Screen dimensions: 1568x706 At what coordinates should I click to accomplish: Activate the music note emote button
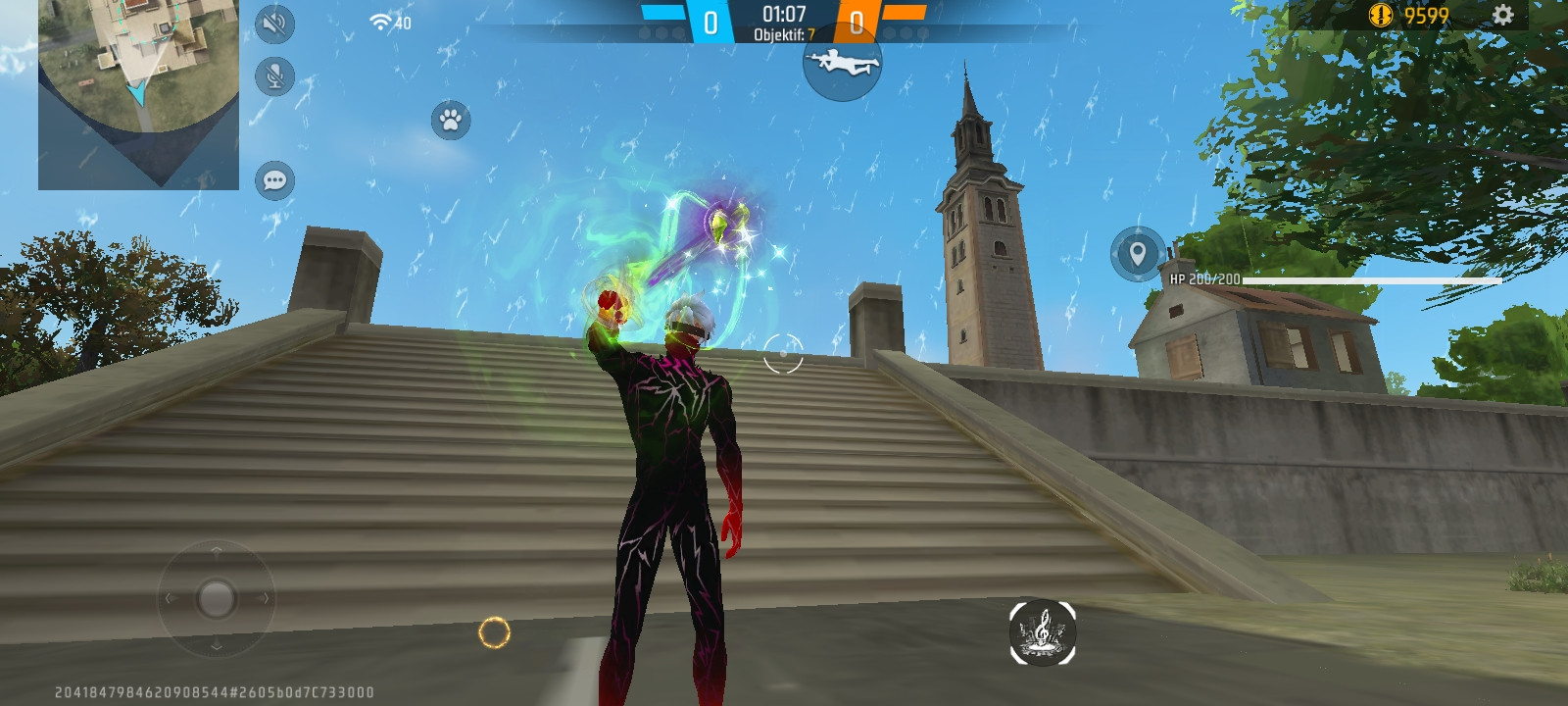(x=1043, y=631)
